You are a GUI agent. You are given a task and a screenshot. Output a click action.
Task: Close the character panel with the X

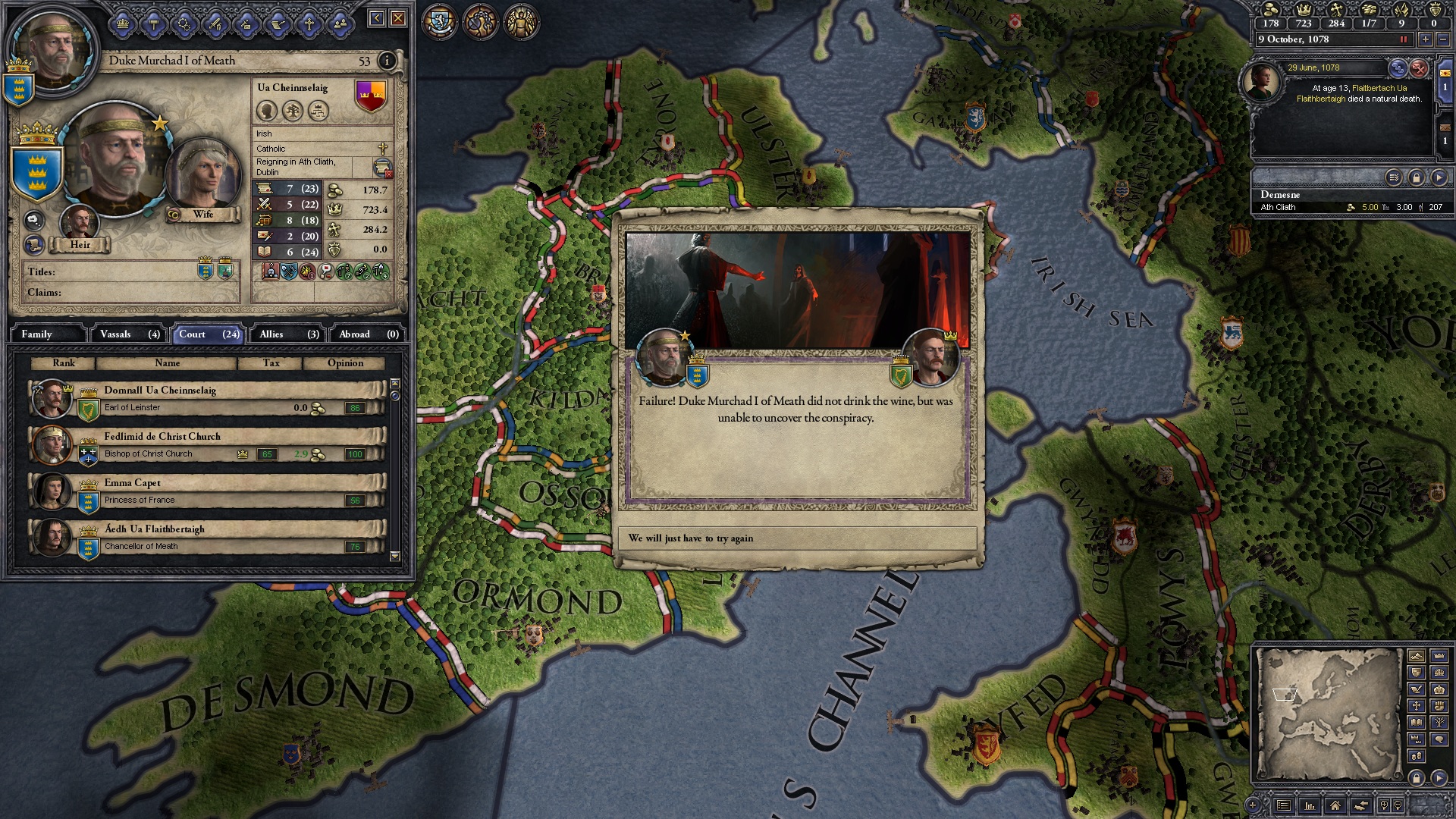pos(398,18)
